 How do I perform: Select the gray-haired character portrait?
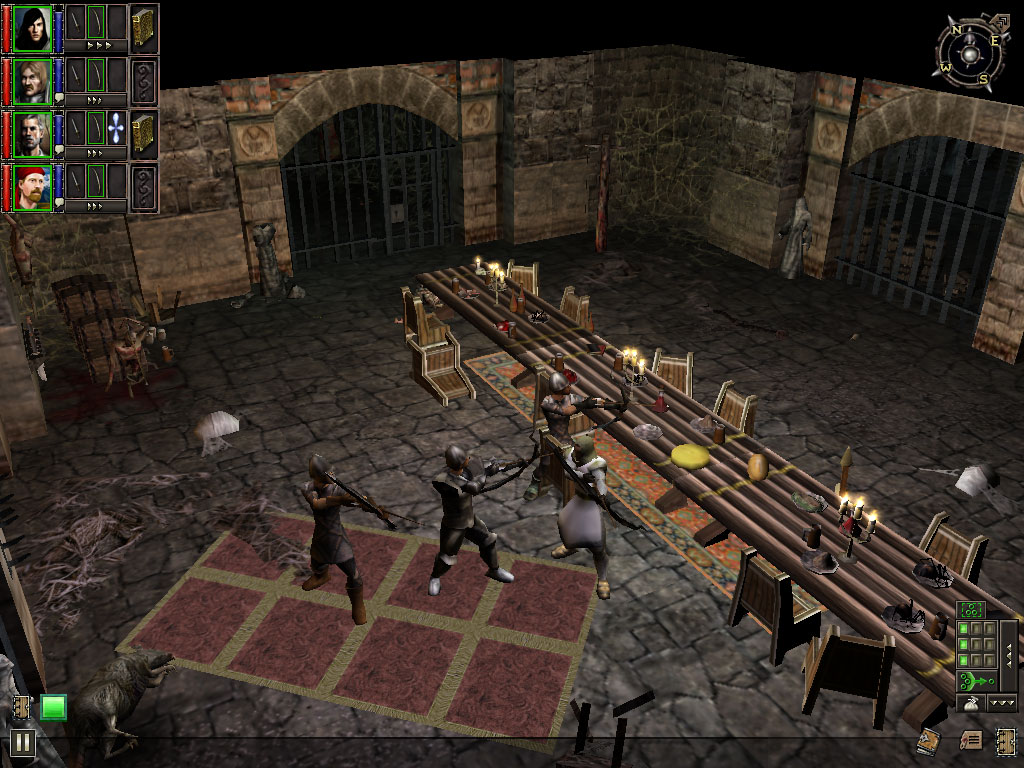33,134
